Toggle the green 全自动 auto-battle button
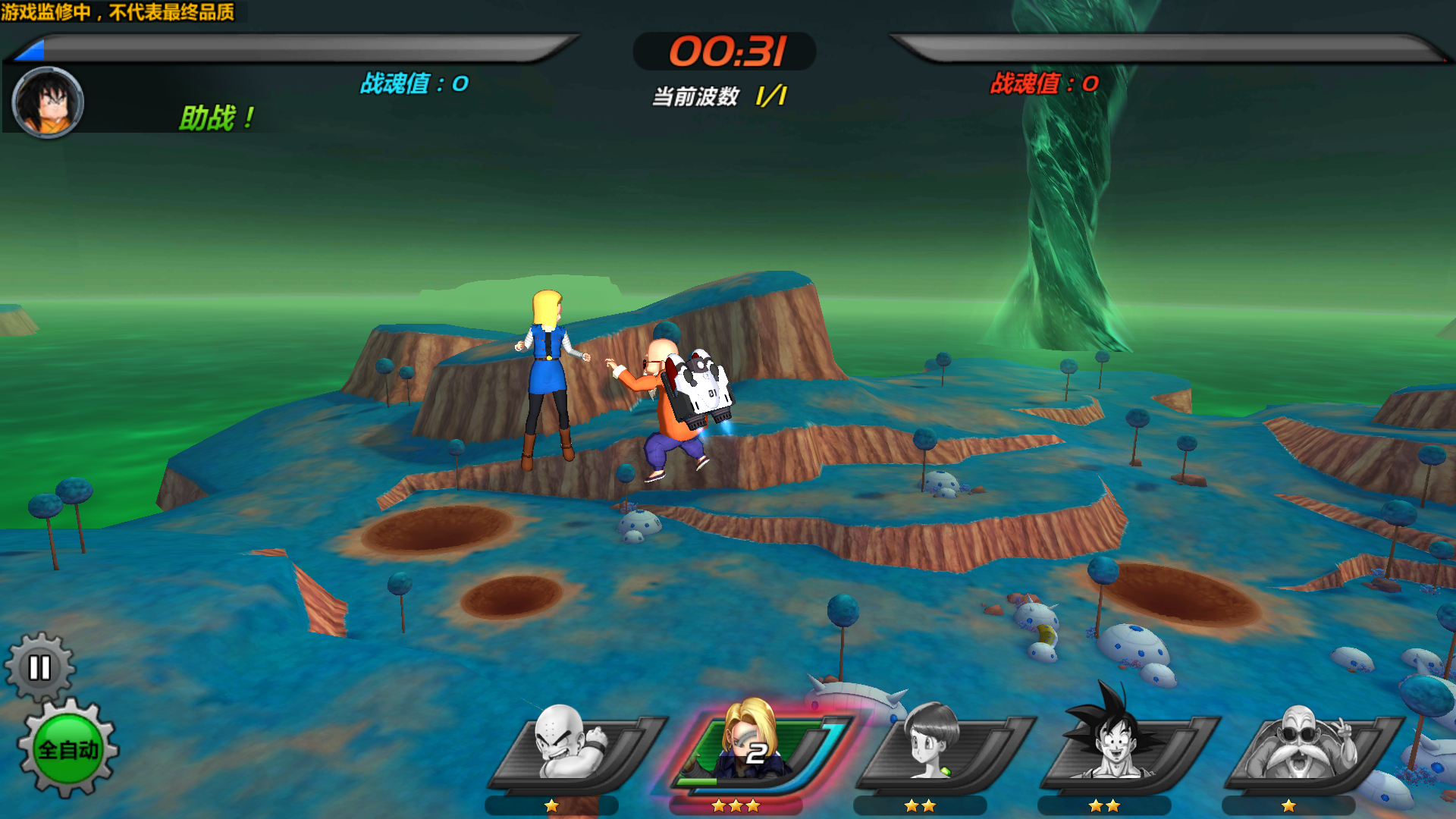1456x819 pixels. [68, 749]
